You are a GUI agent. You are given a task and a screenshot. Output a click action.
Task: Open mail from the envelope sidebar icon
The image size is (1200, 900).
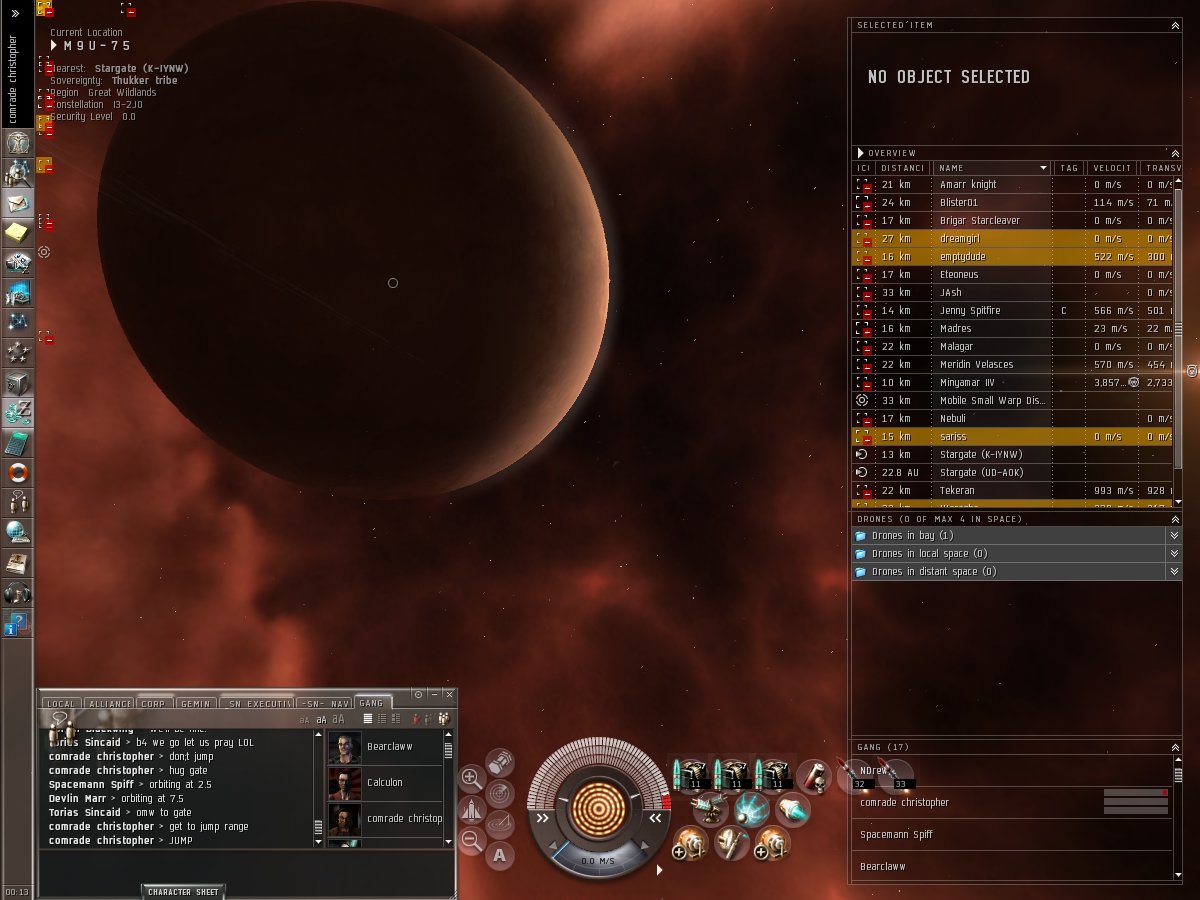pyautogui.click(x=17, y=203)
